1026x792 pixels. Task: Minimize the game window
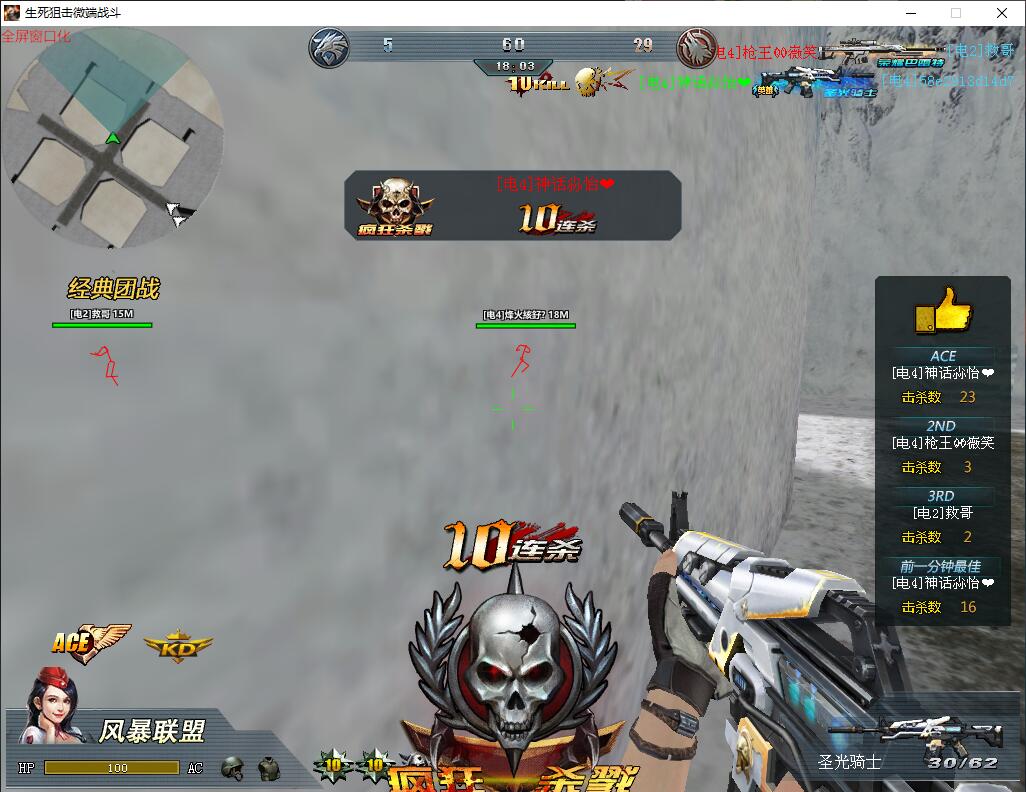coord(910,13)
